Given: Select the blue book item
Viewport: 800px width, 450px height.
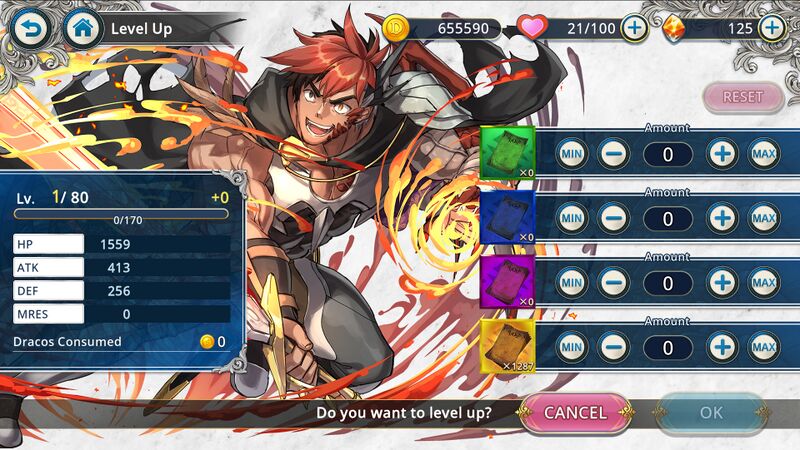Looking at the screenshot, I should 508,218.
